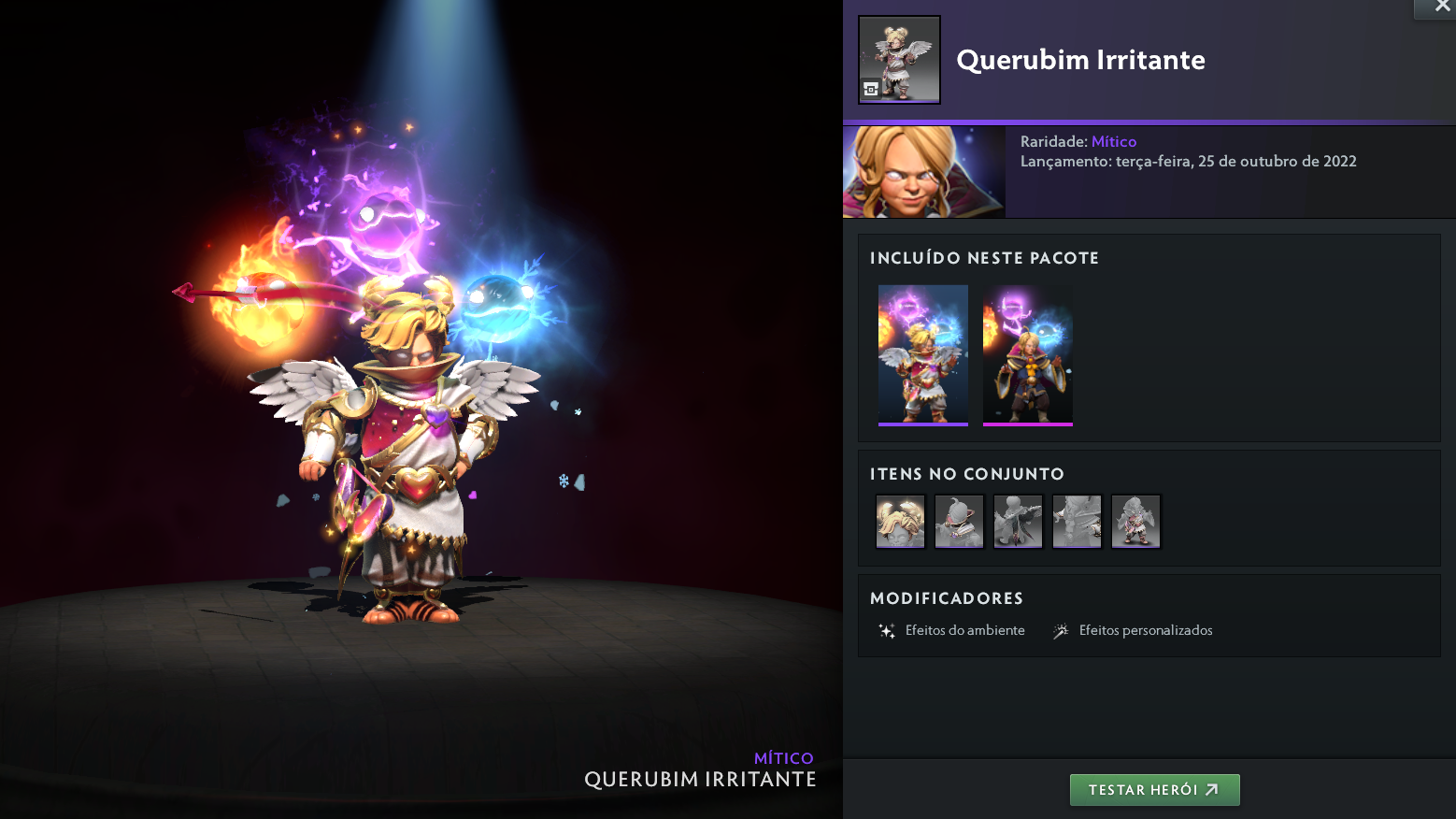
Task: Click the Testar Herói button
Action: (1154, 790)
